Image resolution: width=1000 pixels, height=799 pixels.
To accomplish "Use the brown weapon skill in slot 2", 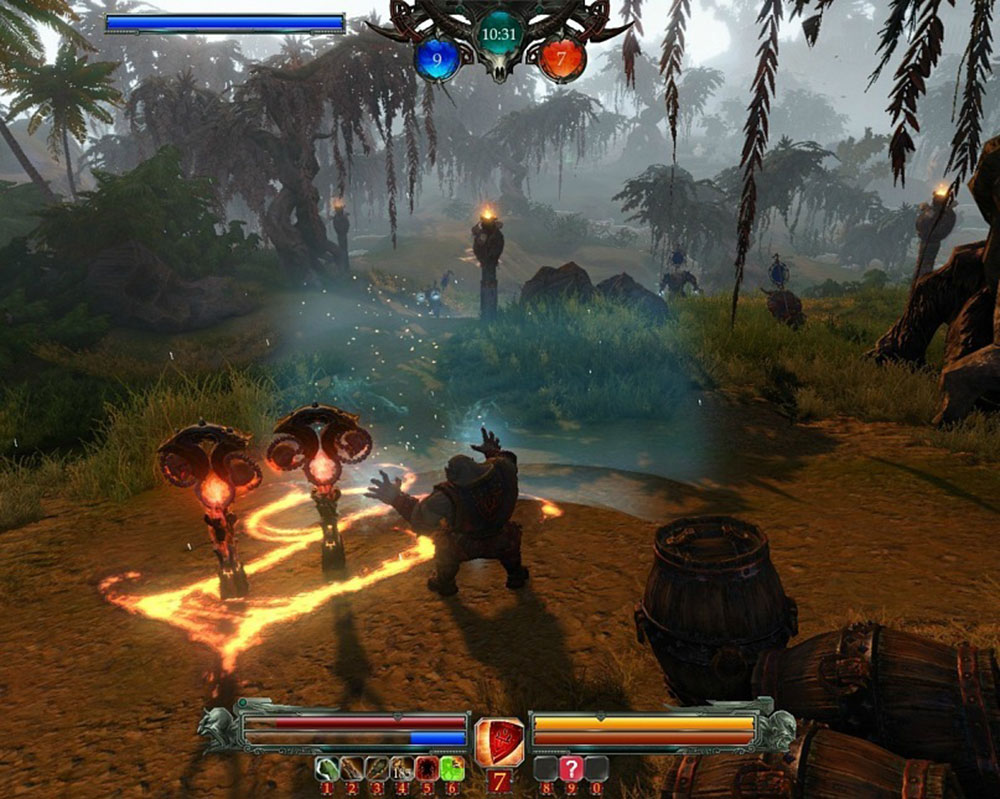I will point(352,768).
